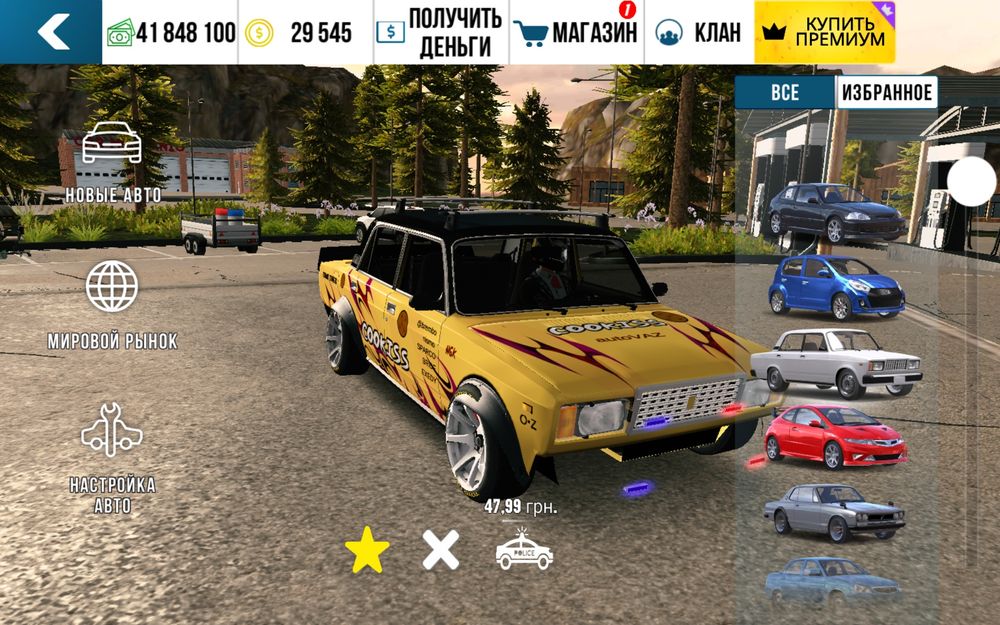
Task: Click the car list scrollbar handle
Action: pyautogui.click(x=971, y=182)
